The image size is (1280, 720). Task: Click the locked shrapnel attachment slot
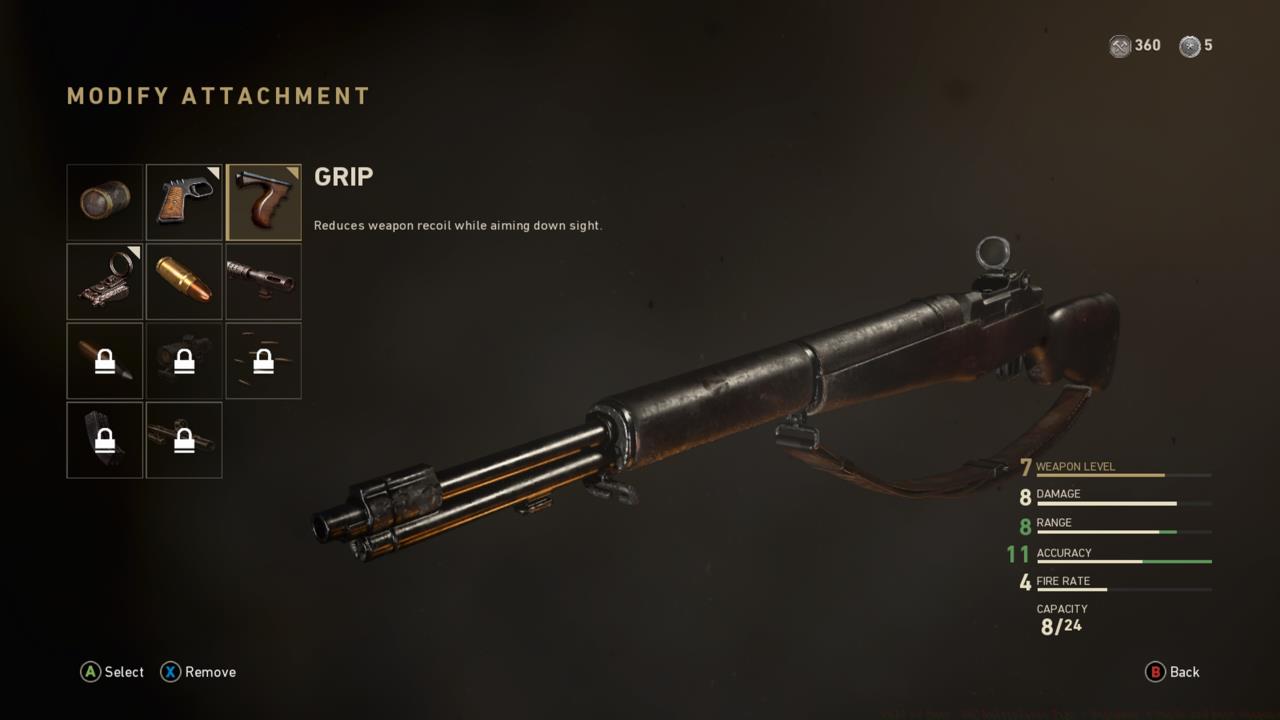click(x=263, y=360)
